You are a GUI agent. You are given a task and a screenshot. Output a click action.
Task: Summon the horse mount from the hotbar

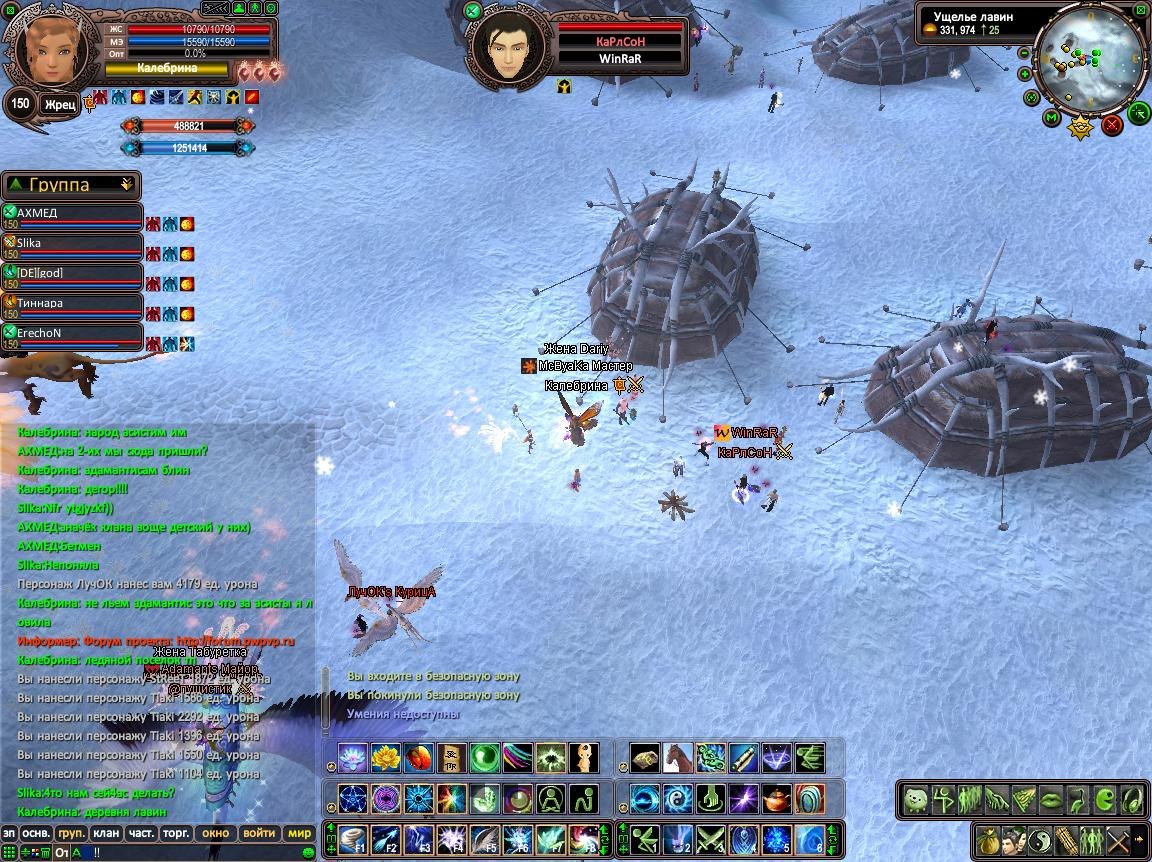677,757
